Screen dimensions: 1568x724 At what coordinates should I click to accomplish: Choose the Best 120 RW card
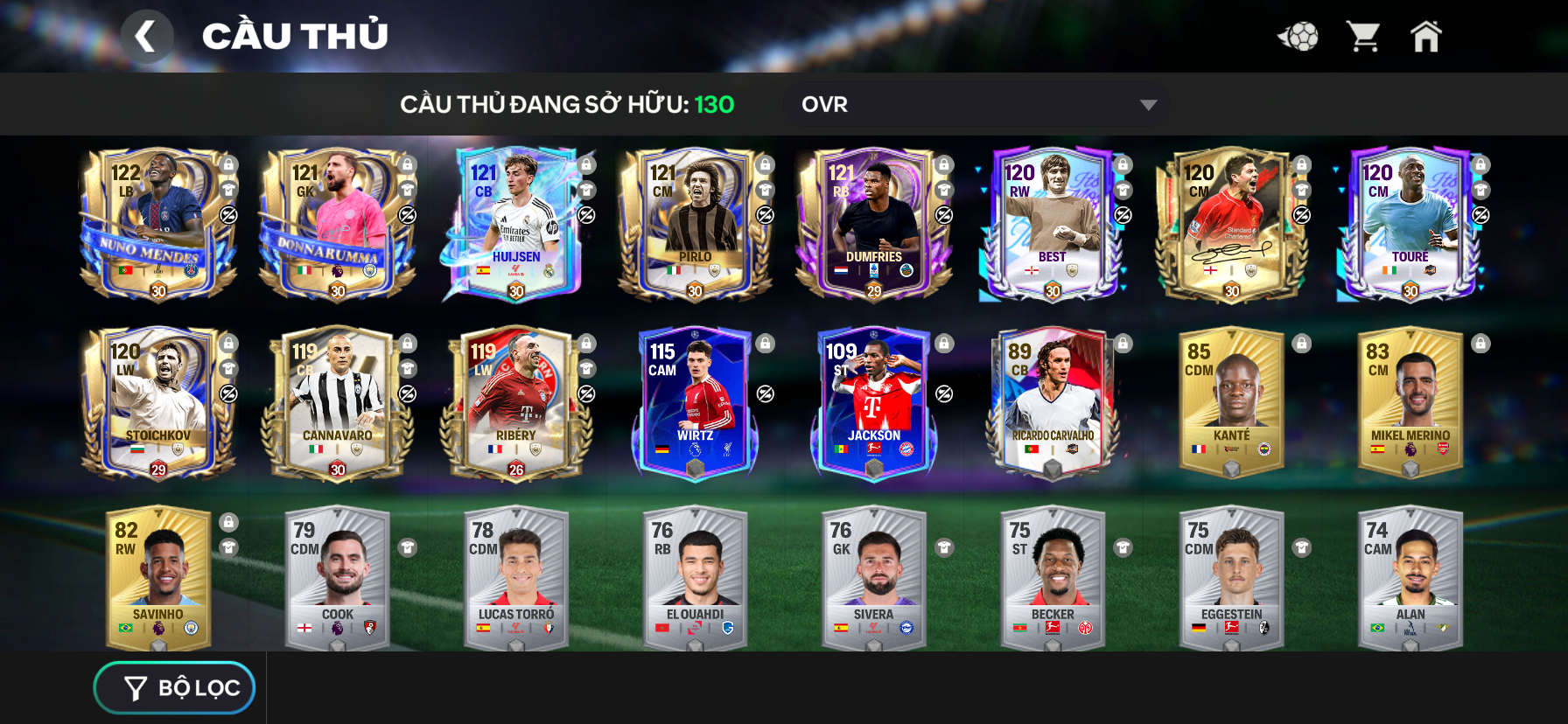pos(1052,225)
